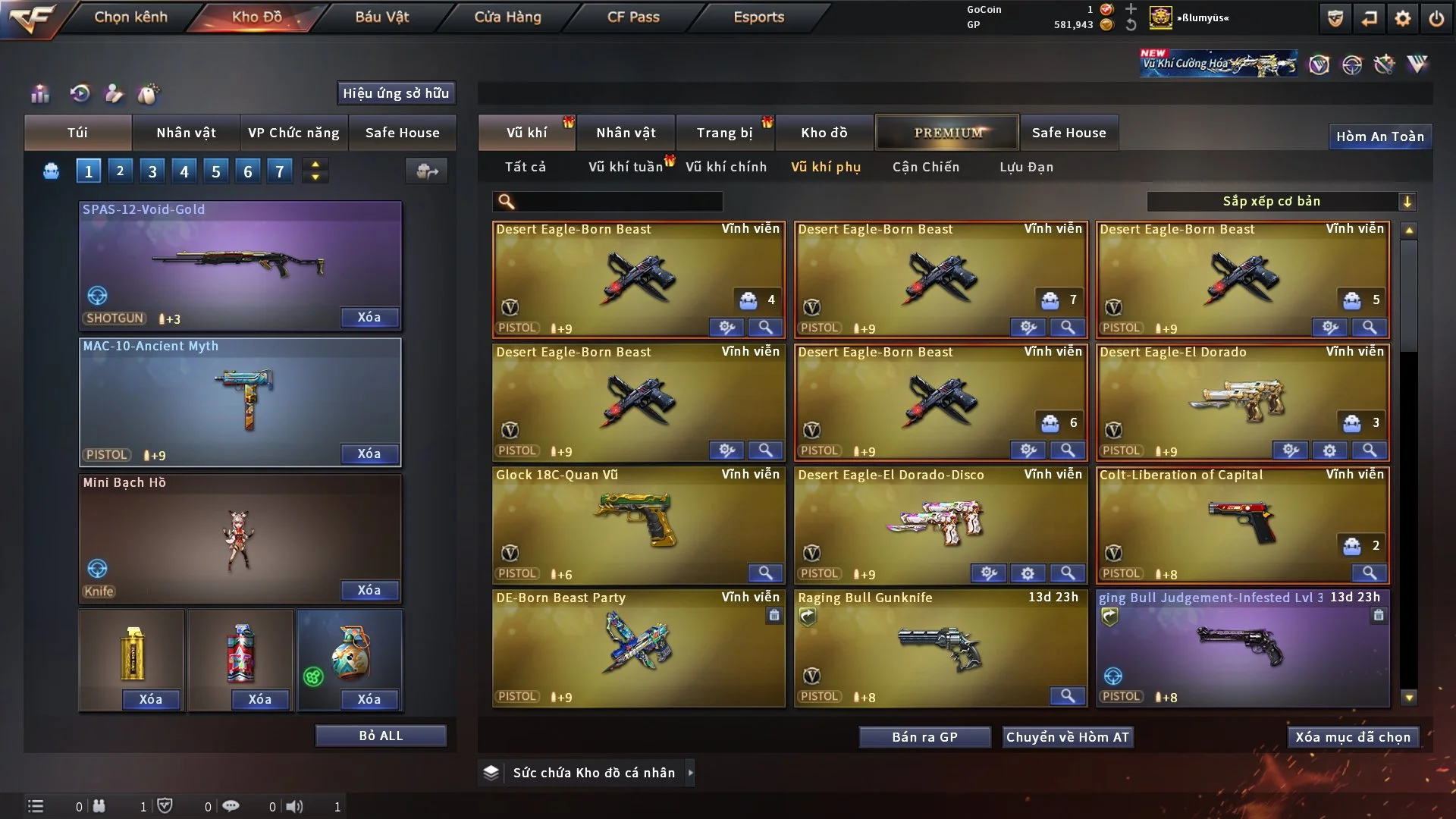Open the Esports section
The height and width of the screenshot is (819, 1456).
pos(758,17)
